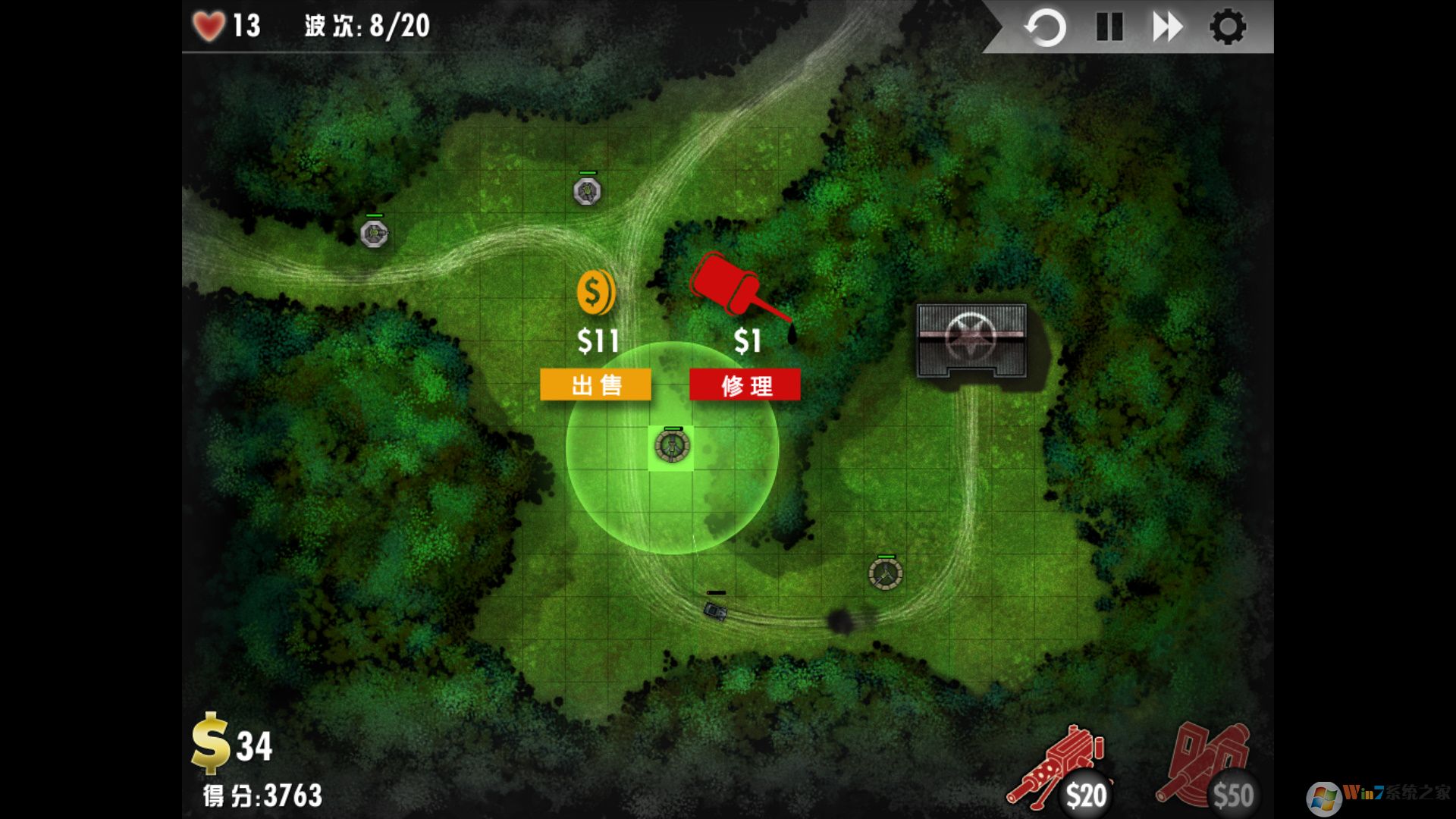Enable fast-forward game speed
This screenshot has width=1456, height=819.
click(x=1167, y=27)
